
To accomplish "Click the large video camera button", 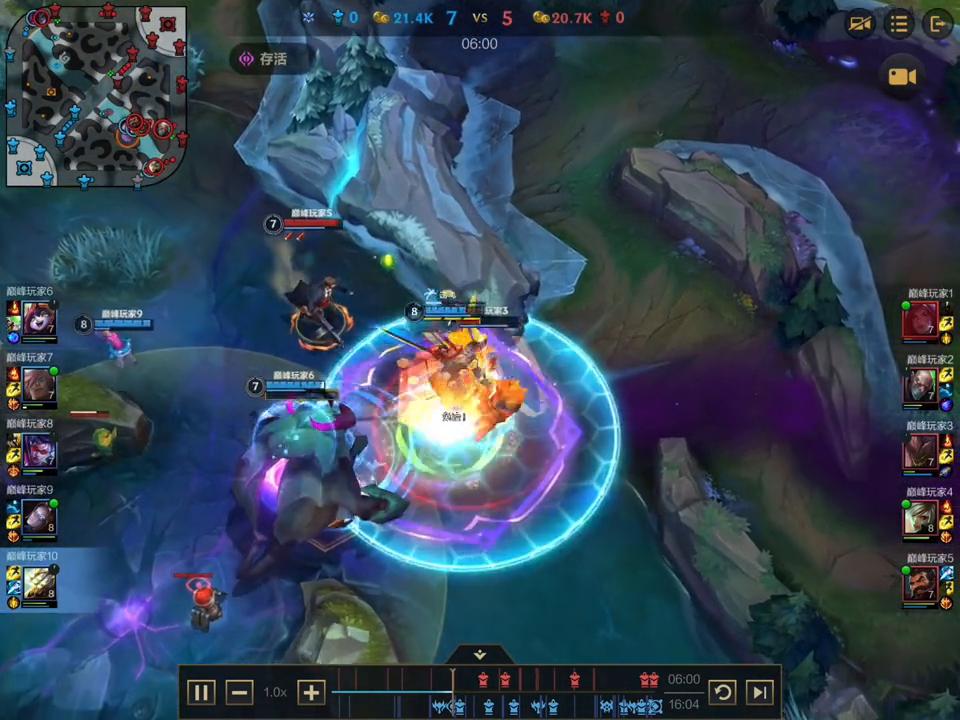I will coord(903,77).
